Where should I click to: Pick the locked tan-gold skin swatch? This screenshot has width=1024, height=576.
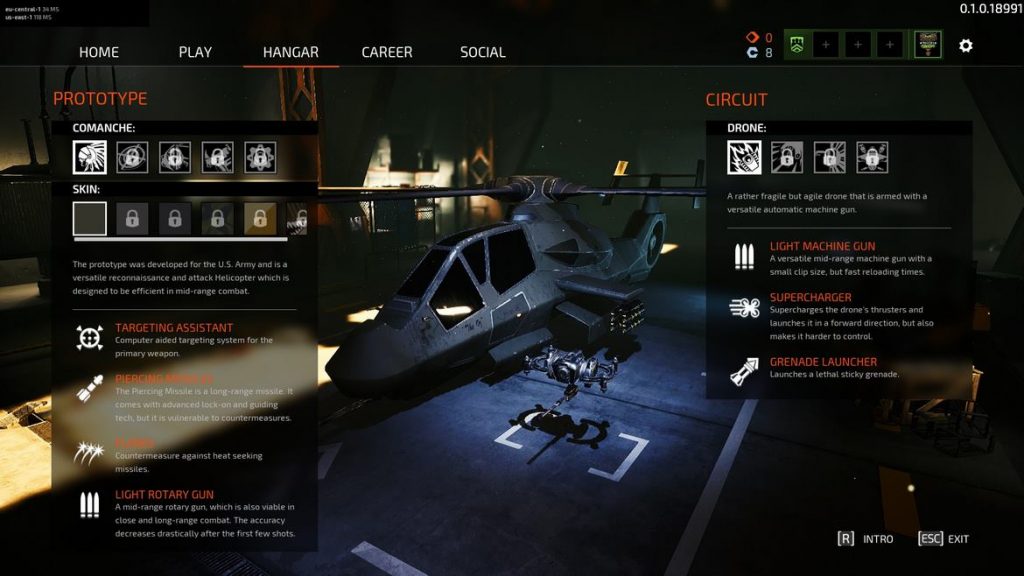(260, 218)
